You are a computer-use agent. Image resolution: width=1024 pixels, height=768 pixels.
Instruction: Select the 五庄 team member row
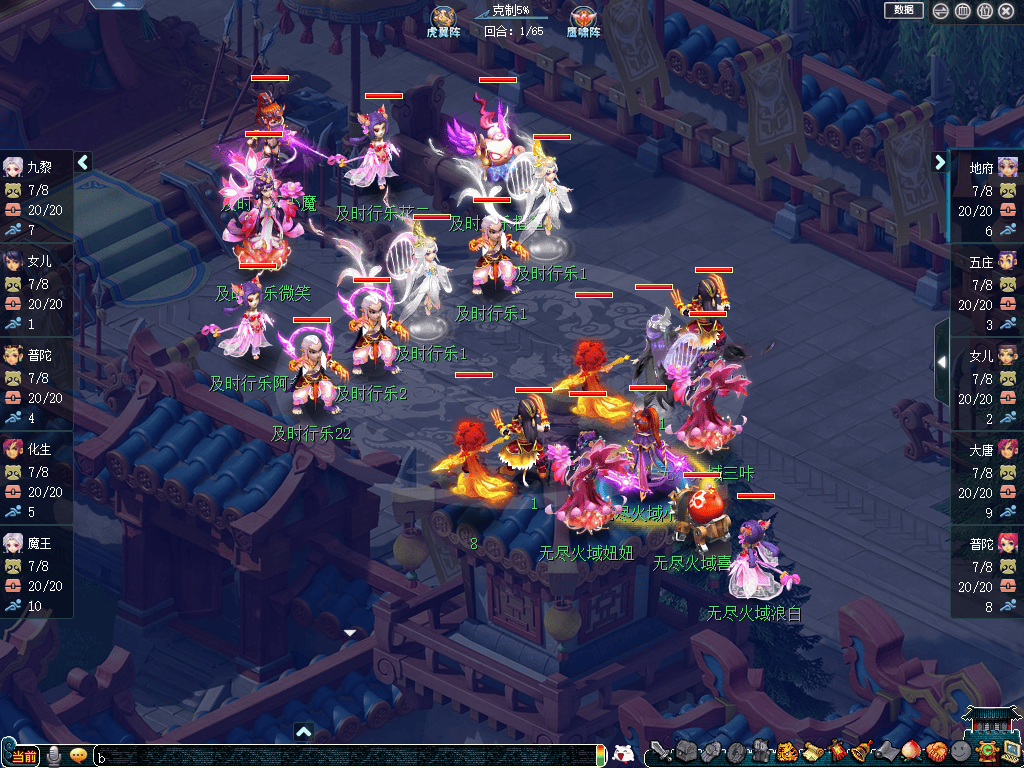987,291
